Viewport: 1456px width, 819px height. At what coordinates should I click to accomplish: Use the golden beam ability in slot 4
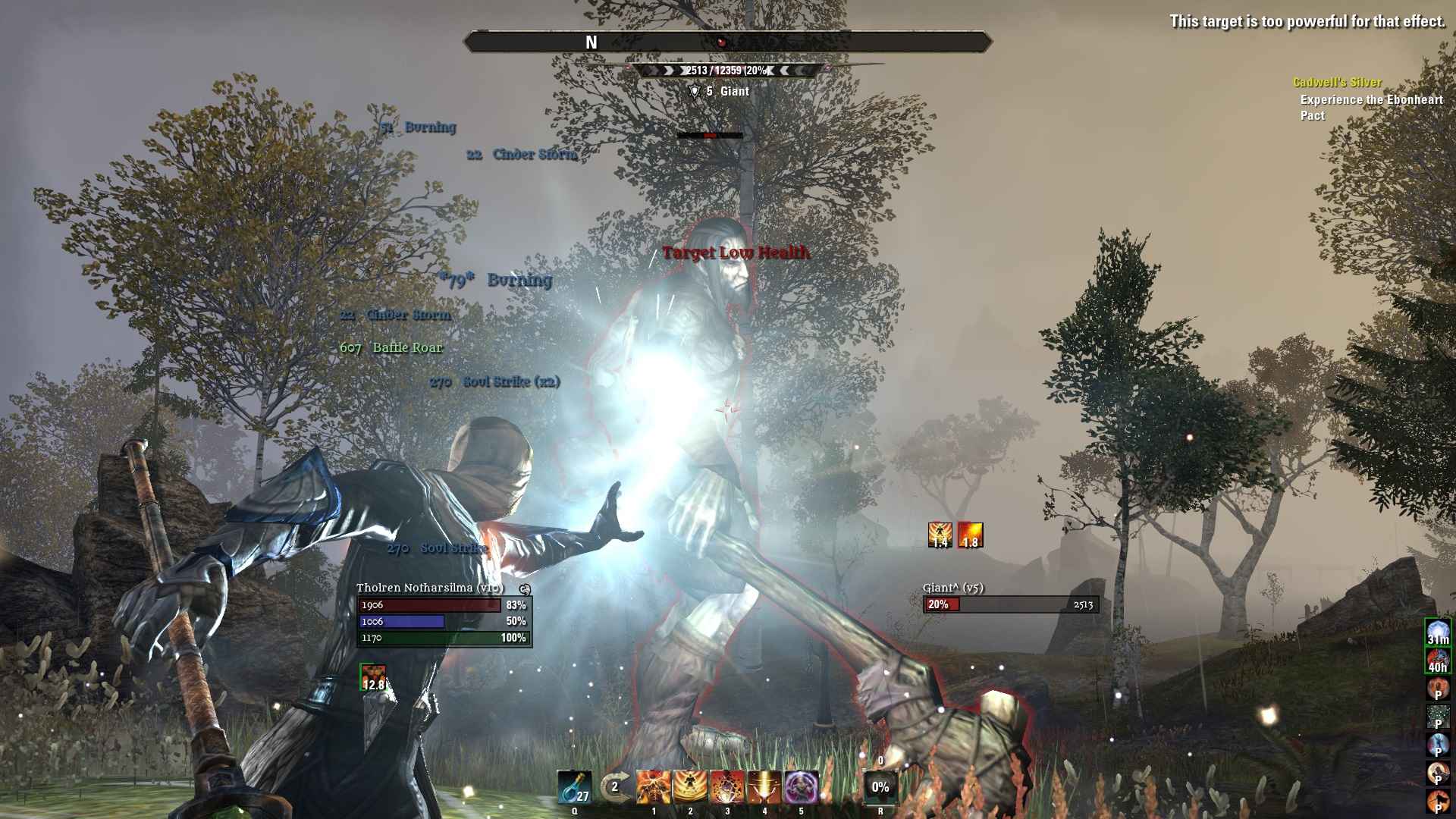764,787
